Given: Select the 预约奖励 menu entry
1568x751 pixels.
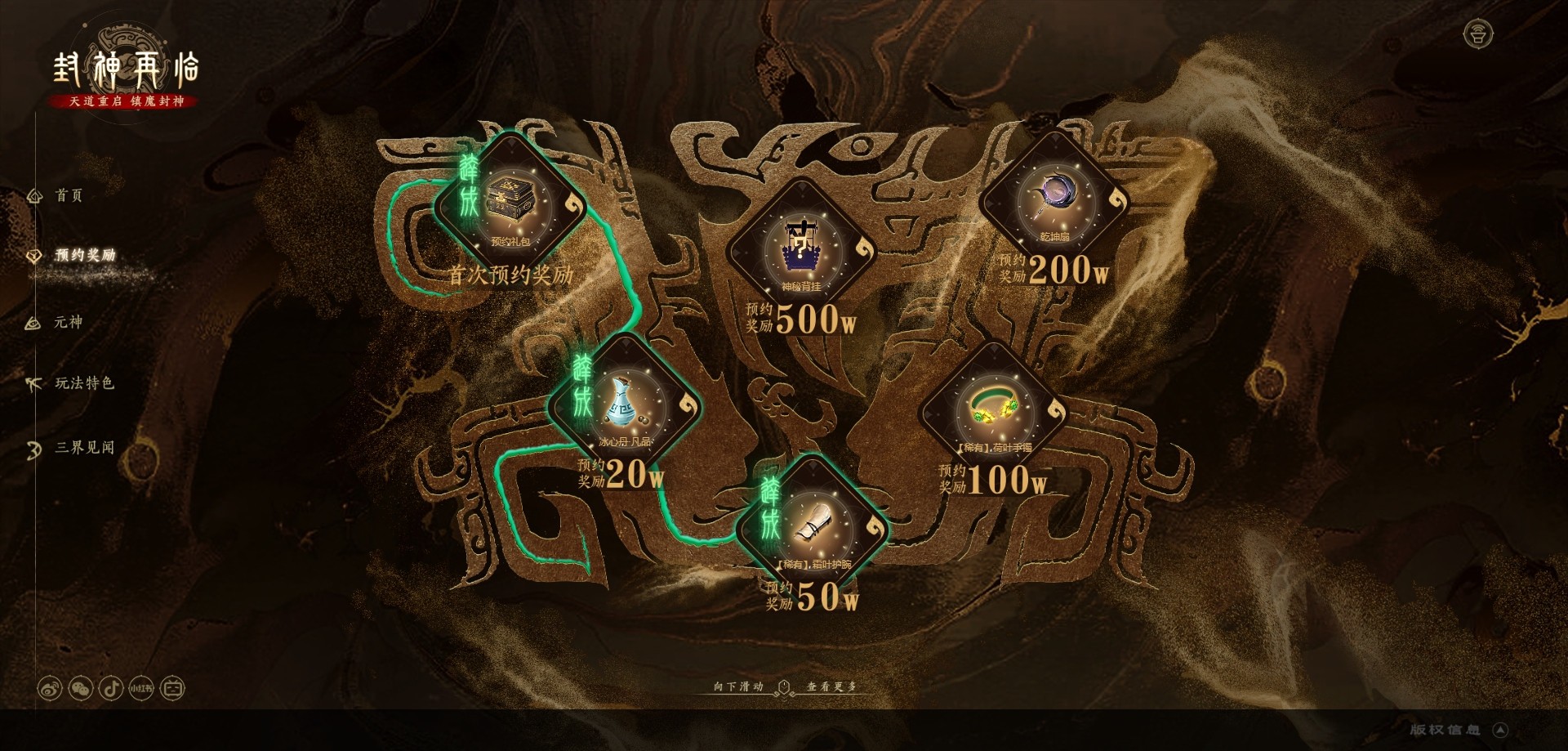Looking at the screenshot, I should click(x=84, y=256).
